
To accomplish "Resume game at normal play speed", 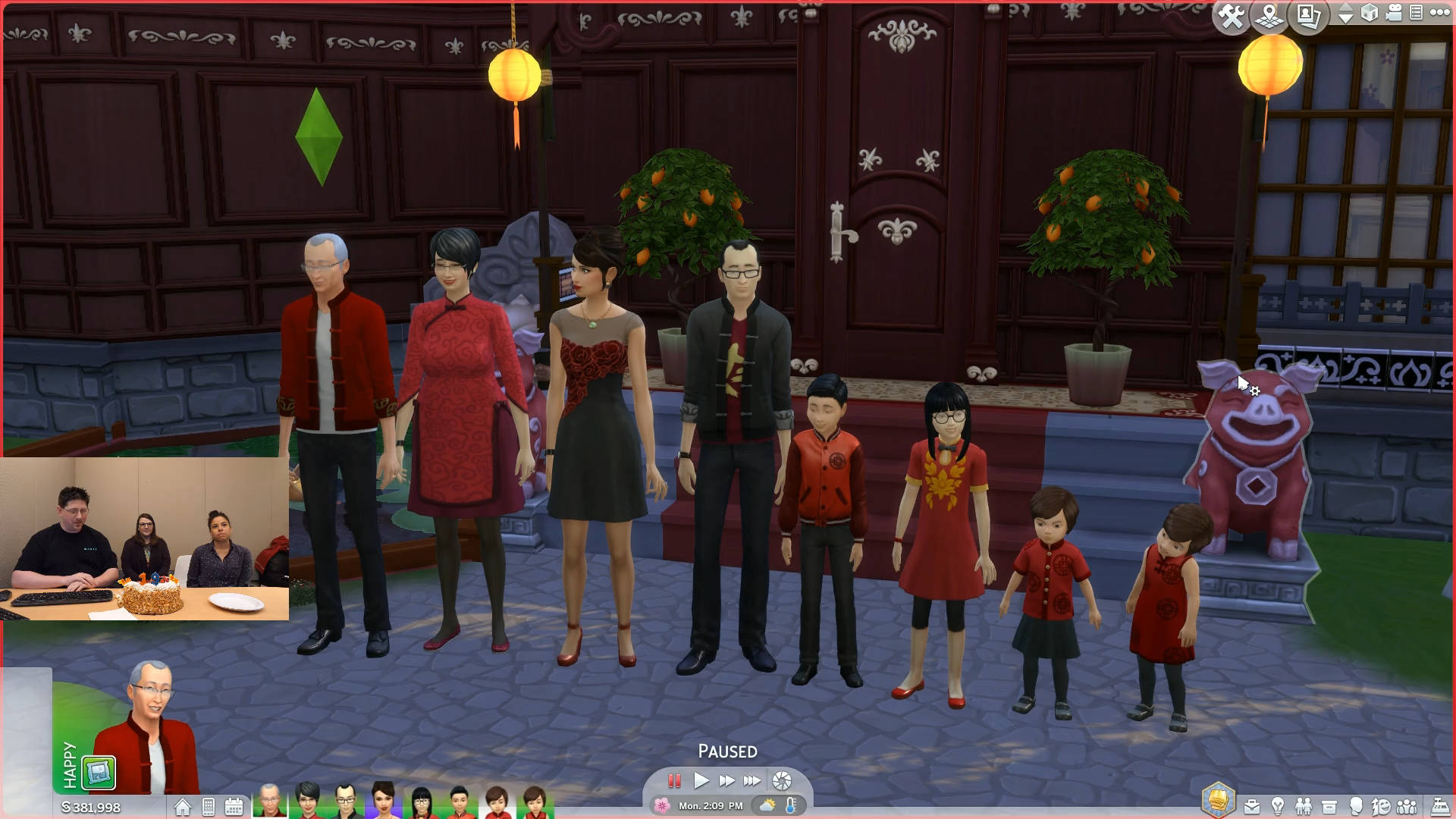I will [x=701, y=780].
